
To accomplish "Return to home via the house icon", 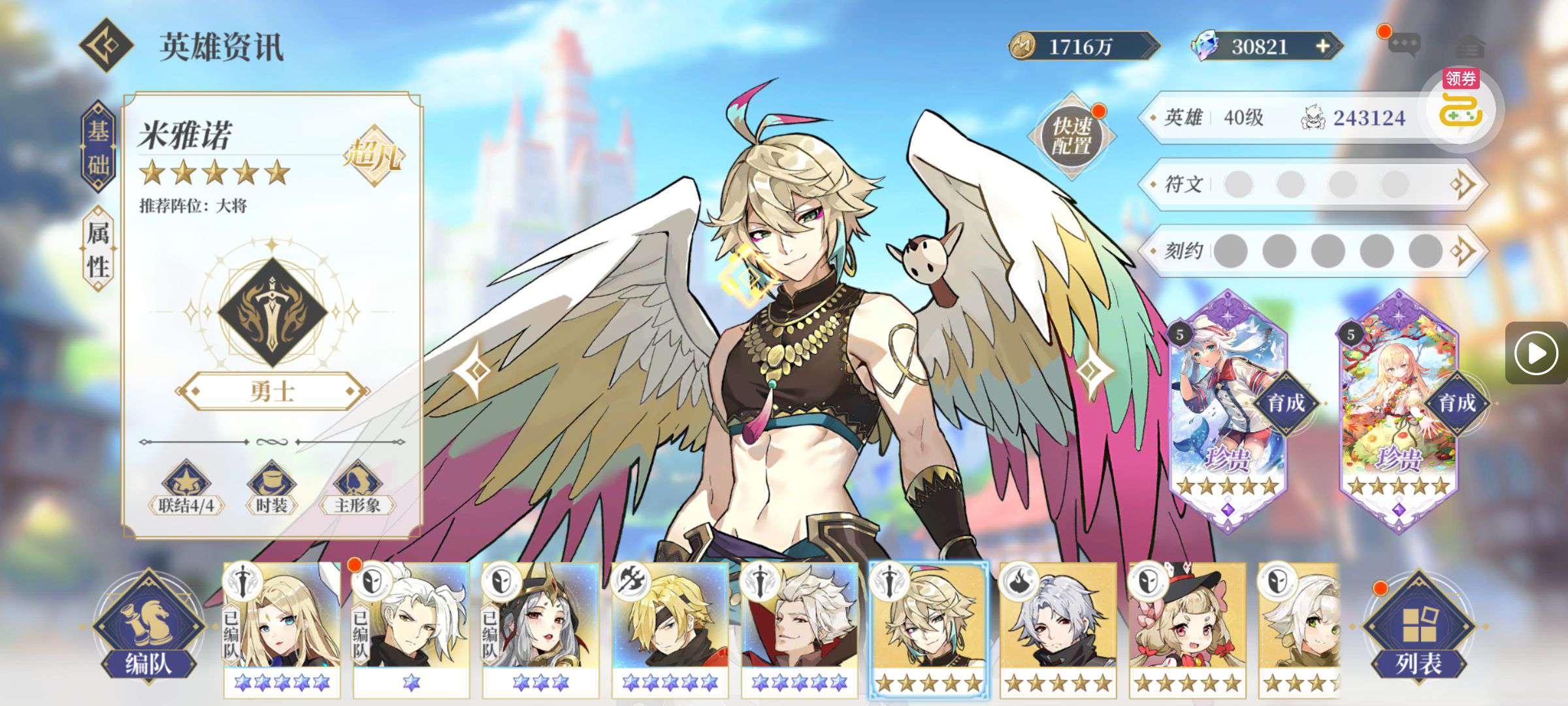I will pyautogui.click(x=1471, y=46).
